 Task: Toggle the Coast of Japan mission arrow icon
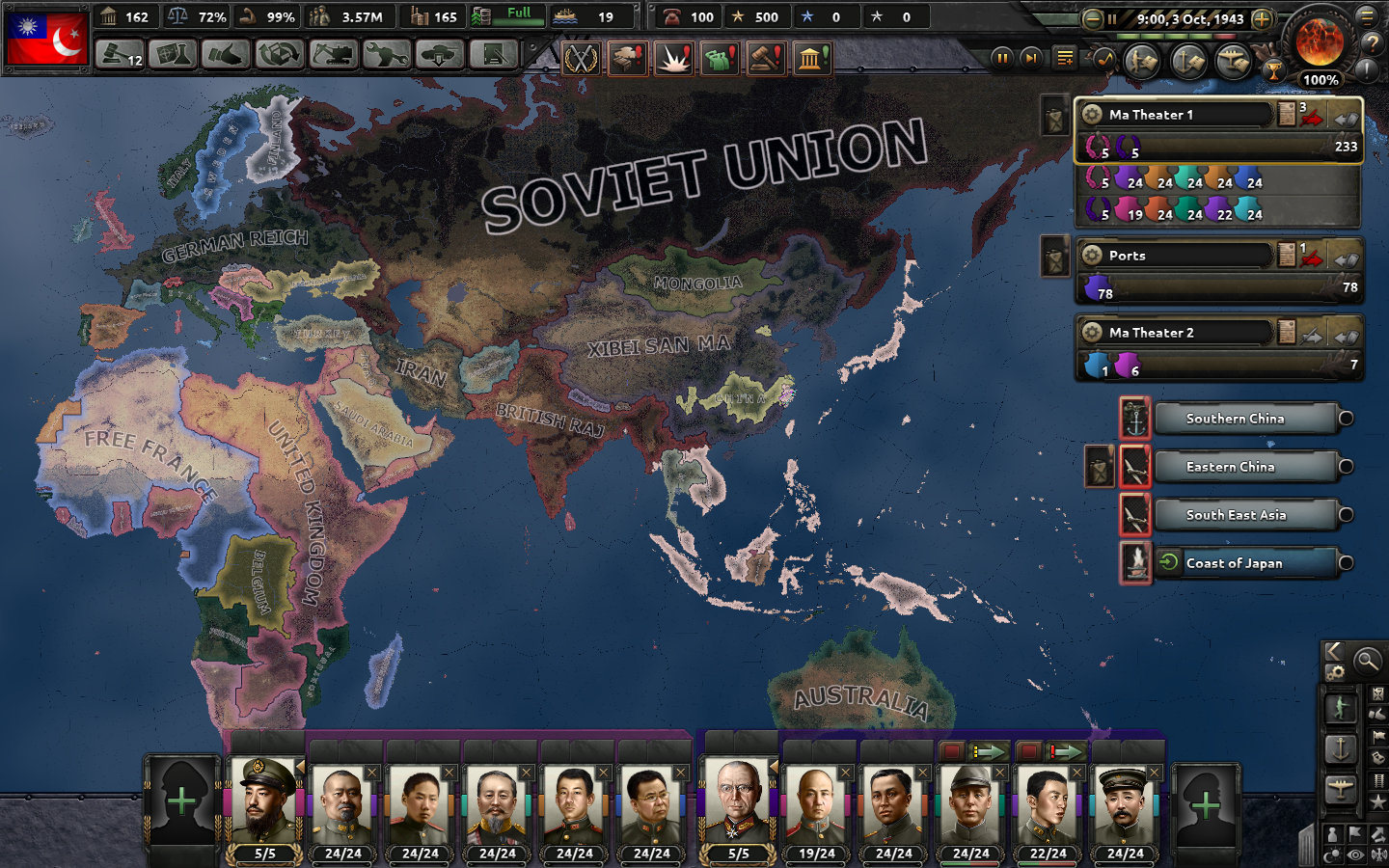point(1165,561)
